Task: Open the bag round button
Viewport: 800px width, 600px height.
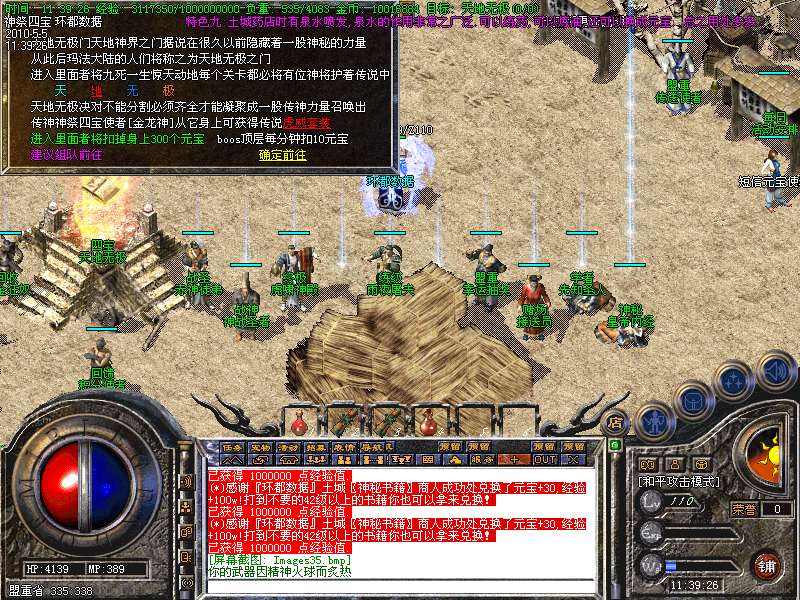Action: coord(692,400)
